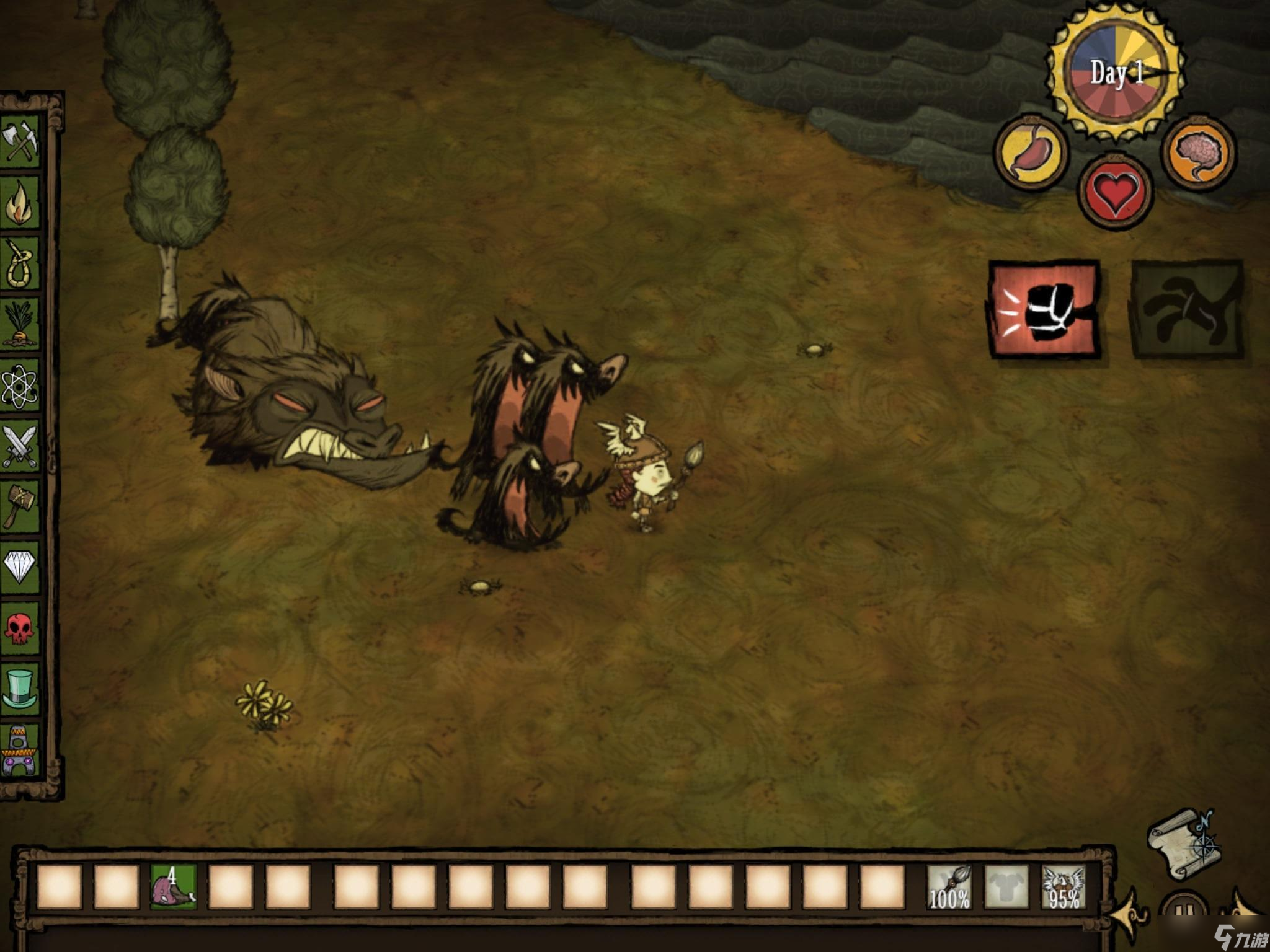Switch to the Food farming tab

(x=20, y=324)
